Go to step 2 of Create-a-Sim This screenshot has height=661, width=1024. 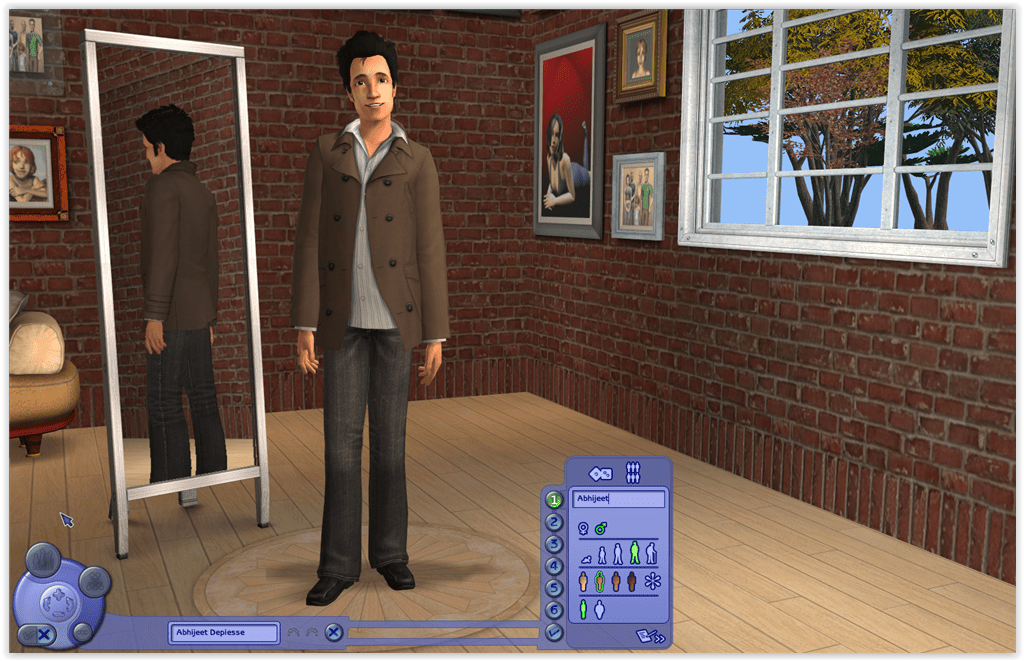click(553, 521)
